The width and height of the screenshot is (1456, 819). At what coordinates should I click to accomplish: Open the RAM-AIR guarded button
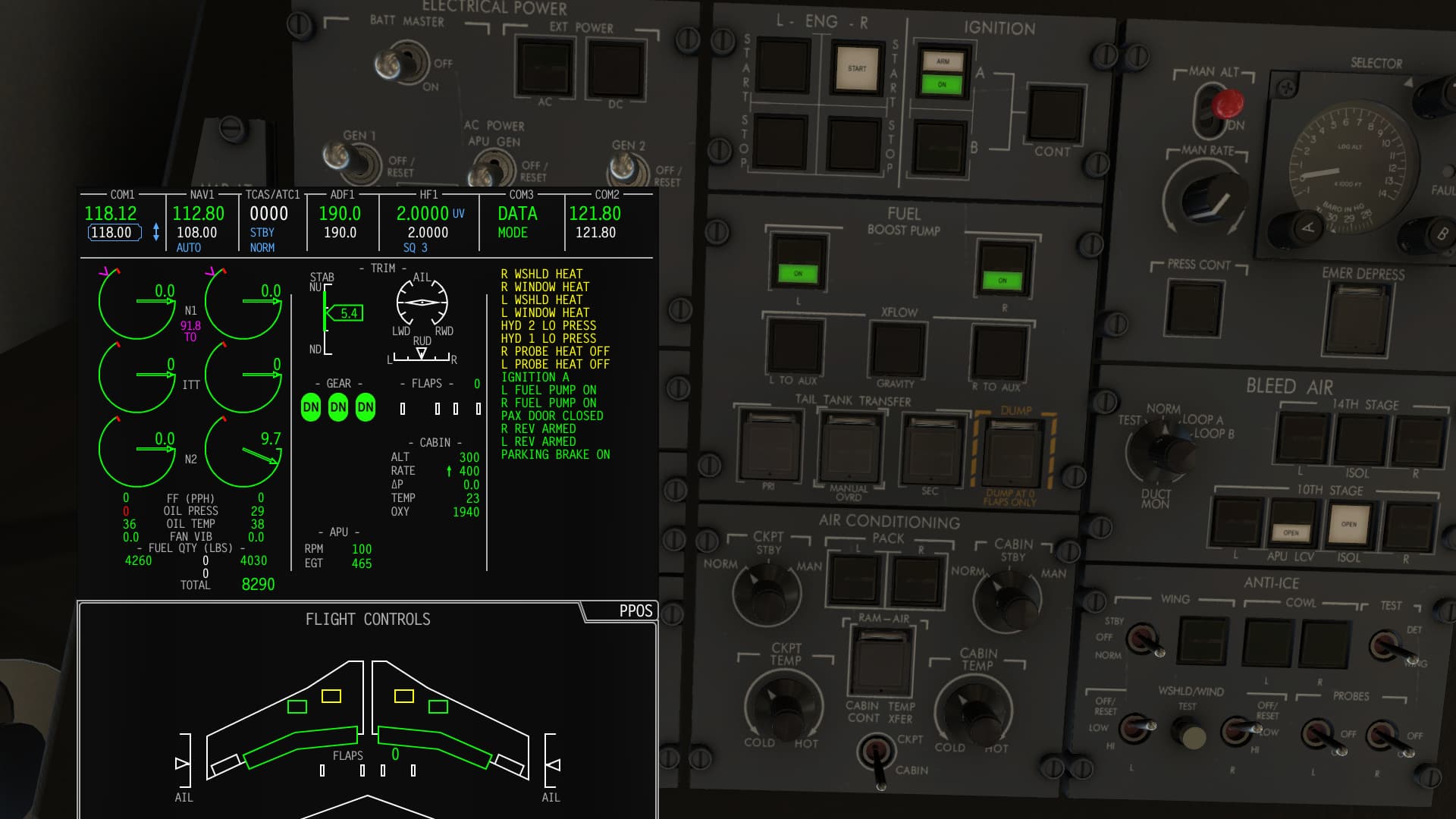[880, 661]
